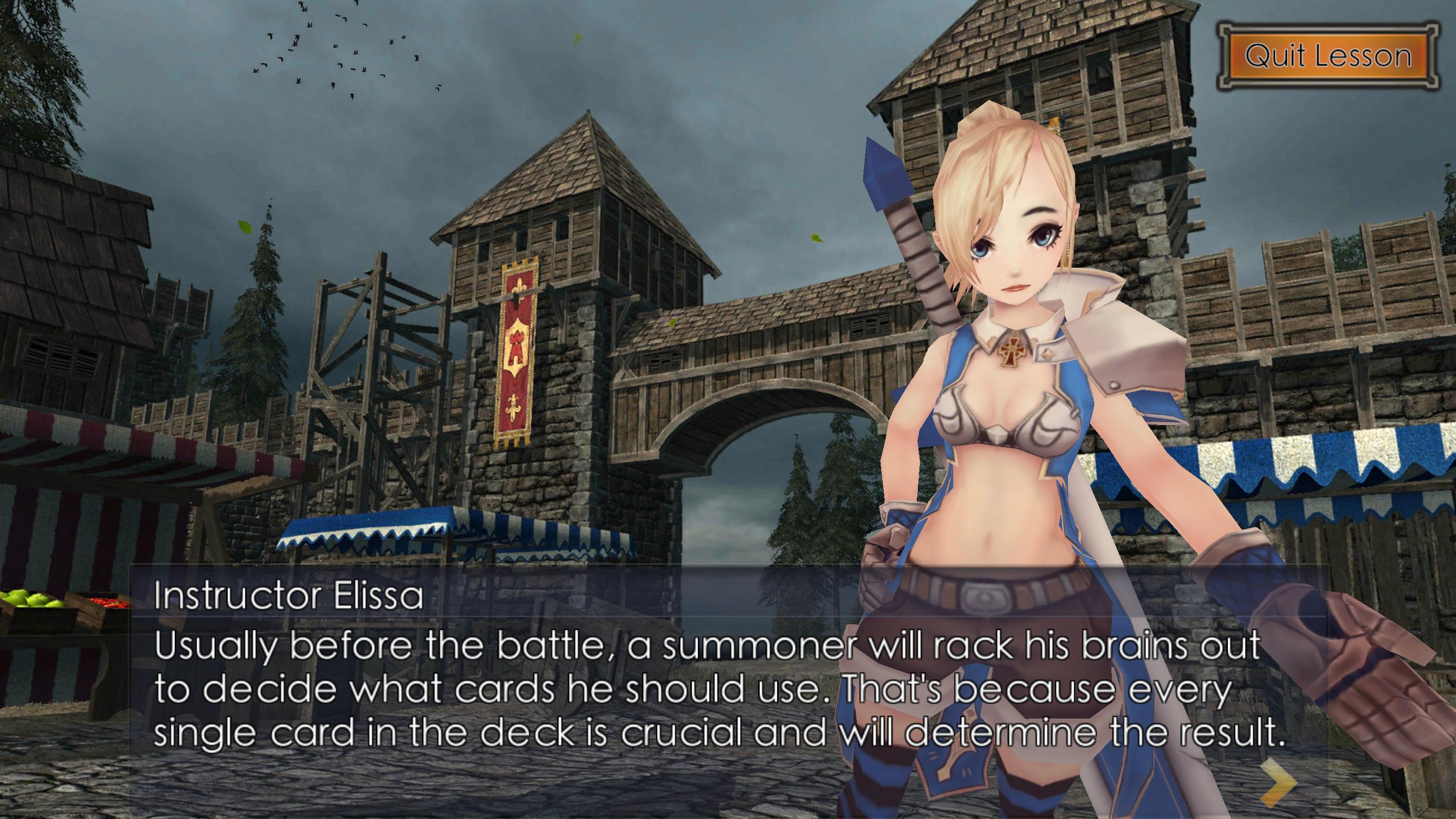This screenshot has height=819, width=1456.
Task: Quit the lesson with the orange button
Action: 1328,56
